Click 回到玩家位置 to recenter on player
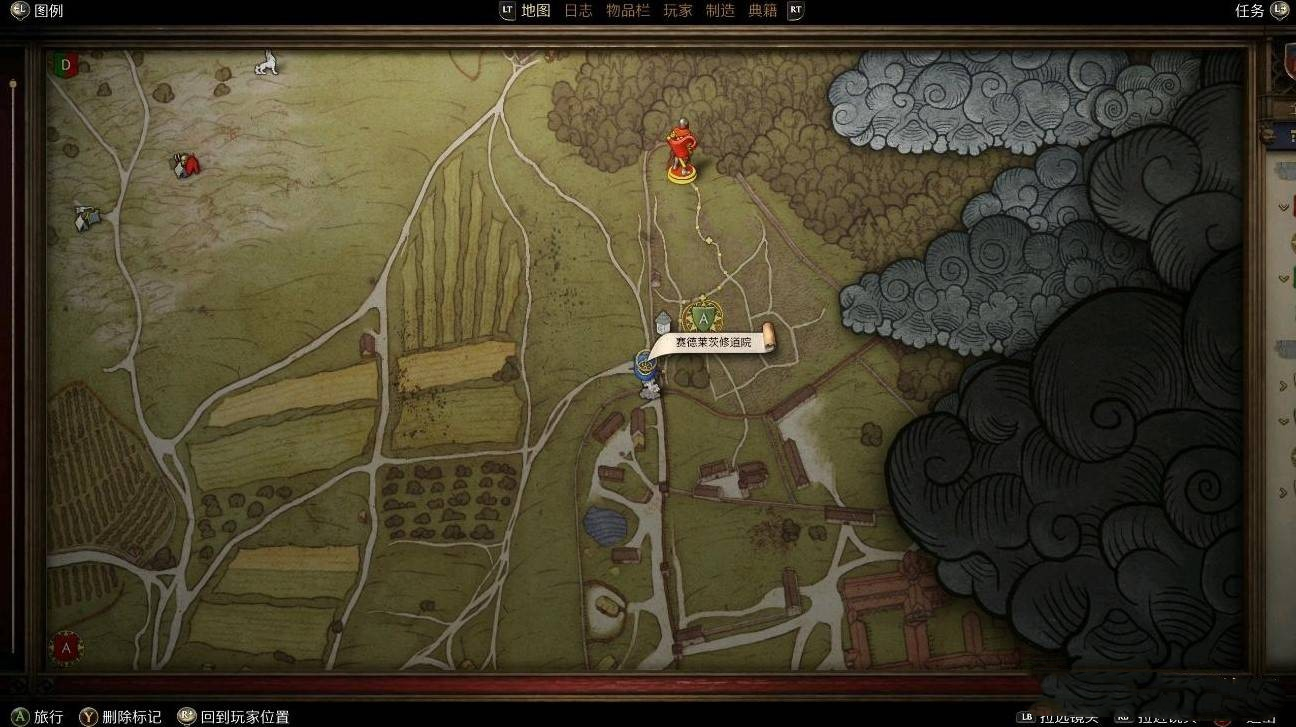 point(244,716)
